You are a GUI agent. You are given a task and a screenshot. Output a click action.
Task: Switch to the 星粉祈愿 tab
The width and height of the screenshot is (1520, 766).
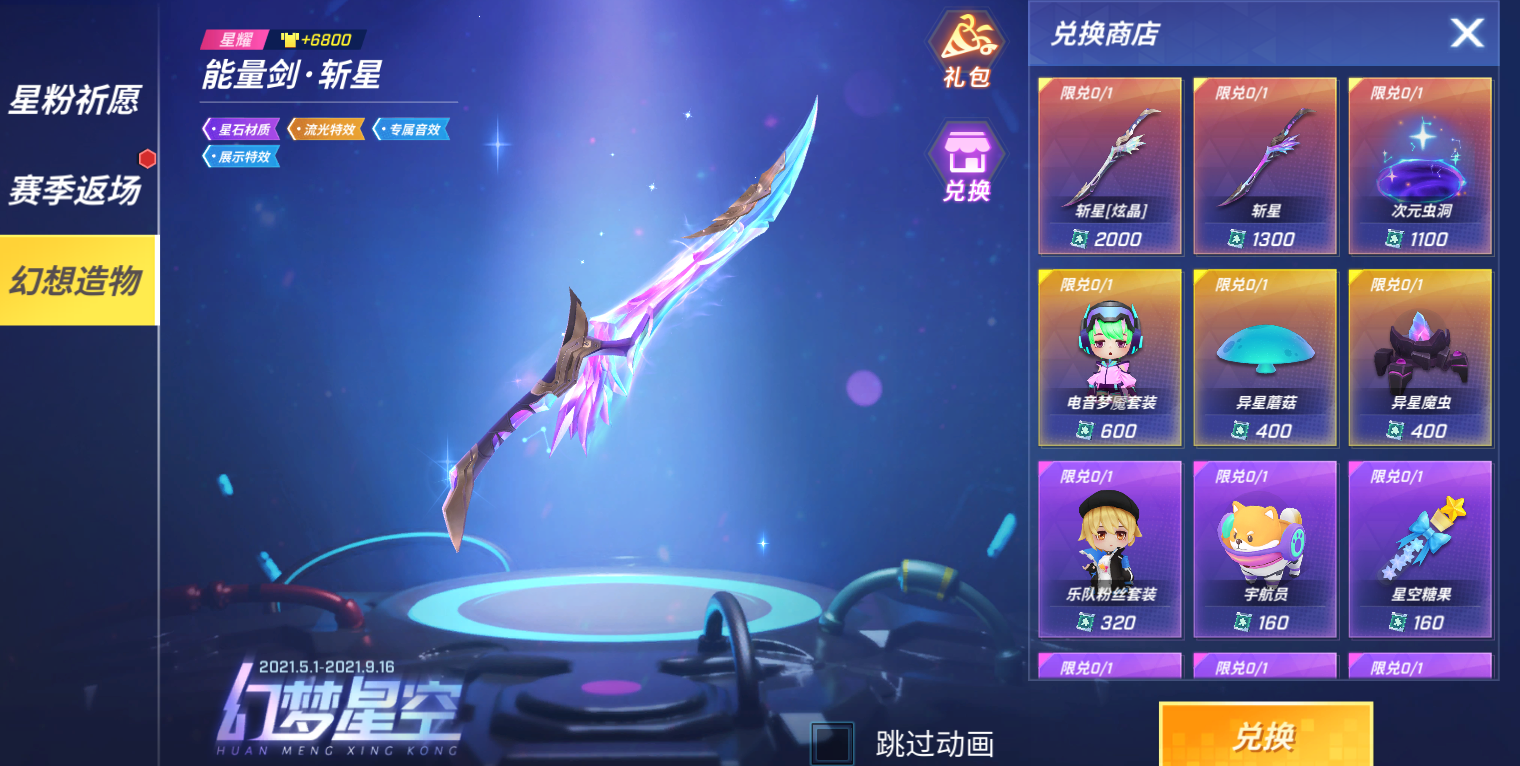pyautogui.click(x=75, y=100)
